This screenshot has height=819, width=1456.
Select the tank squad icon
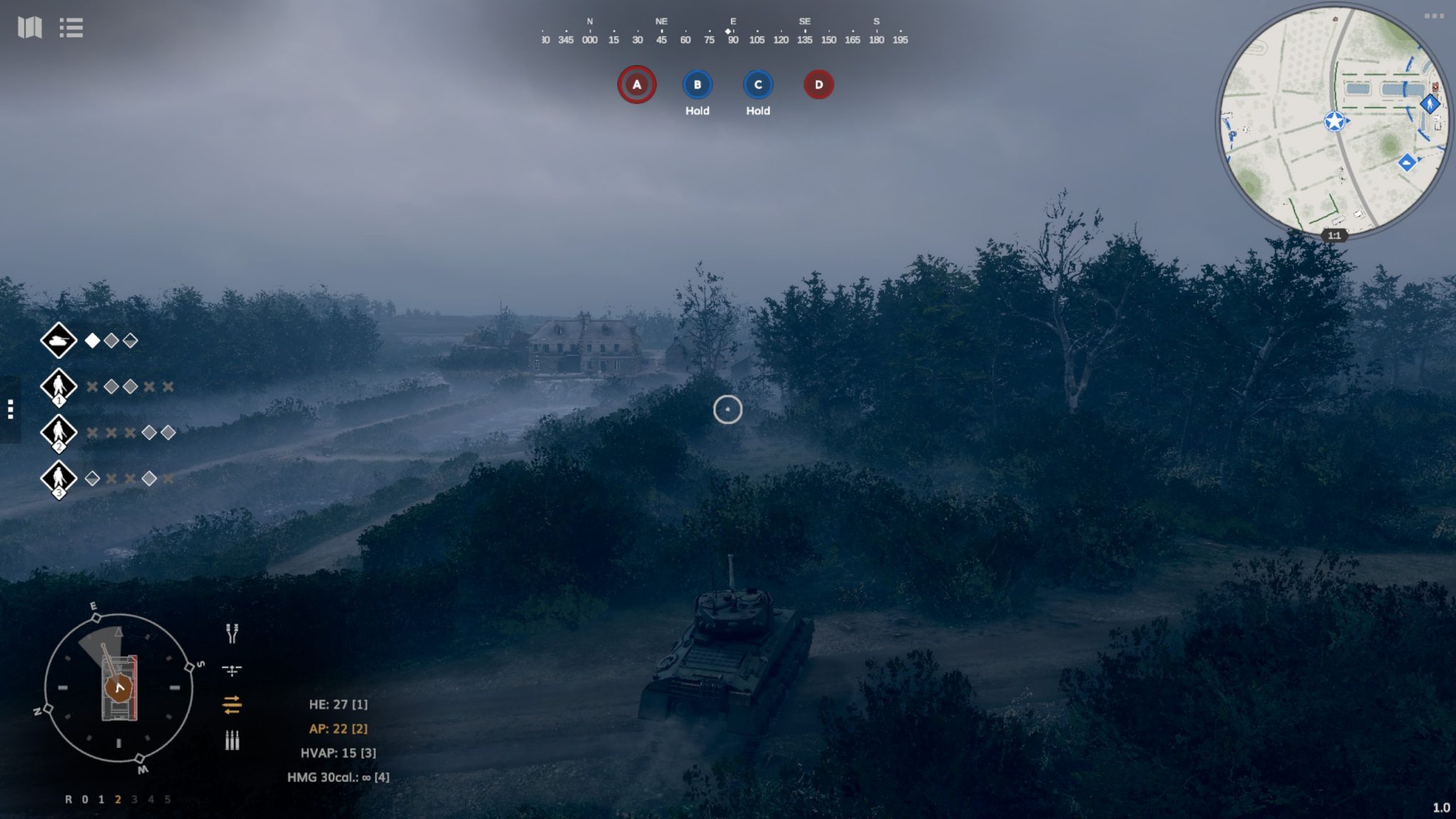tap(58, 341)
